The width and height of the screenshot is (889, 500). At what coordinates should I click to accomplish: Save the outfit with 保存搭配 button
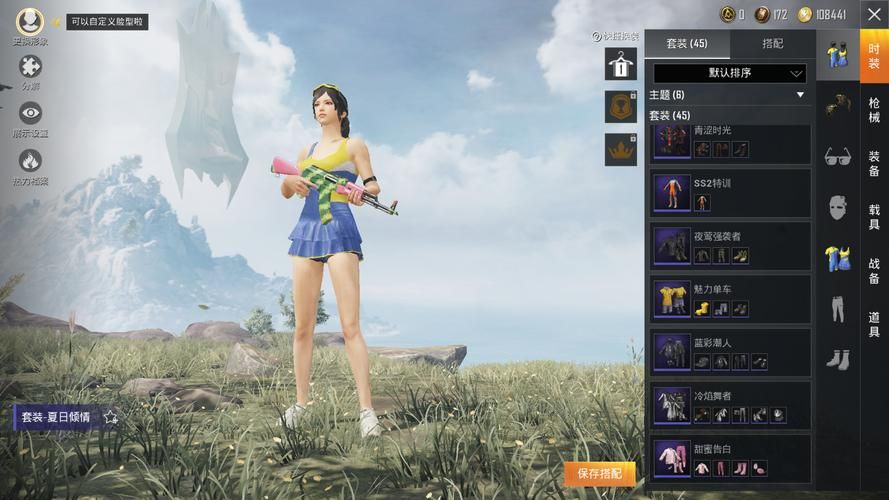600,473
